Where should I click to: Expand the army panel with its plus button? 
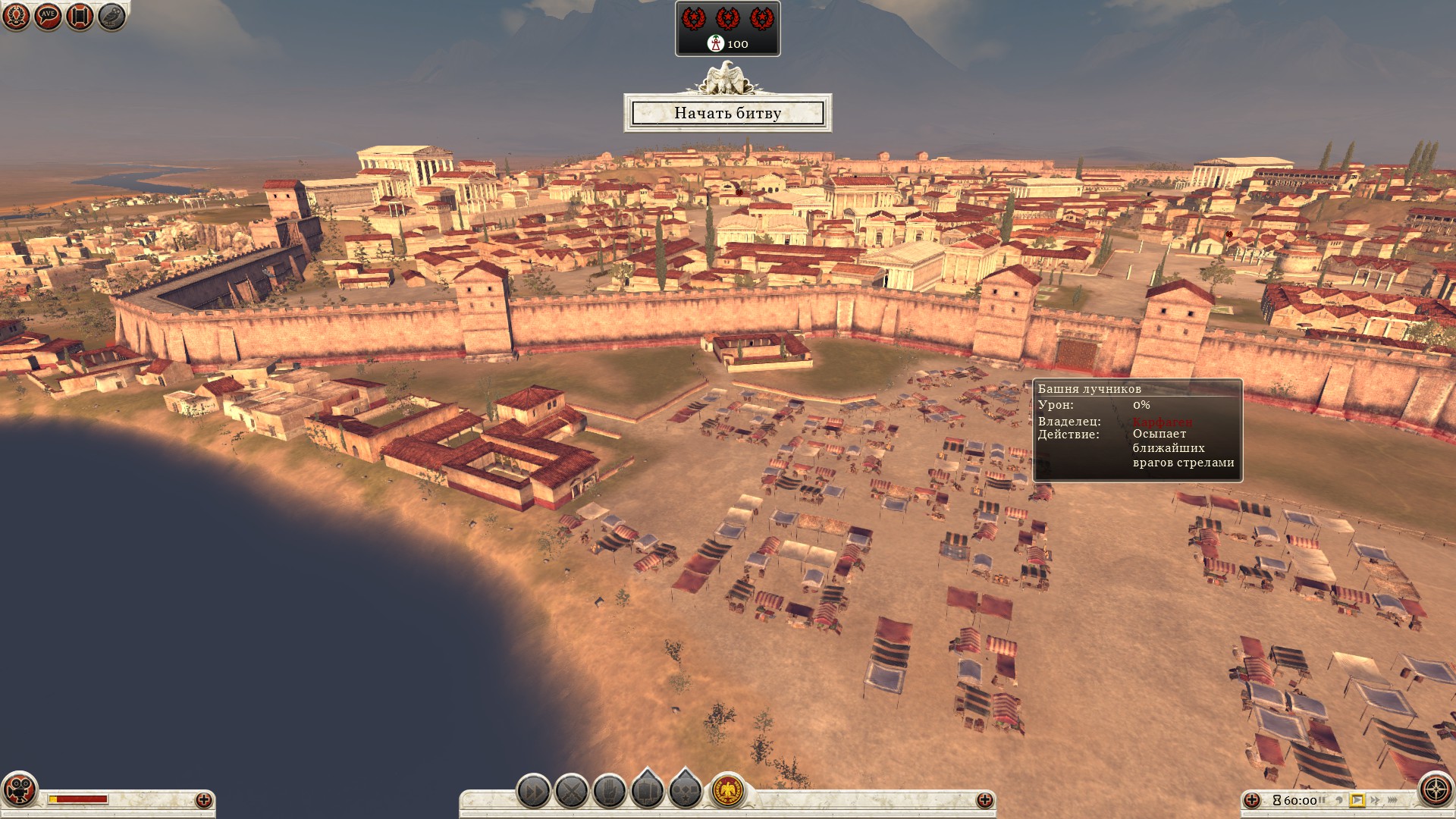pos(984,800)
